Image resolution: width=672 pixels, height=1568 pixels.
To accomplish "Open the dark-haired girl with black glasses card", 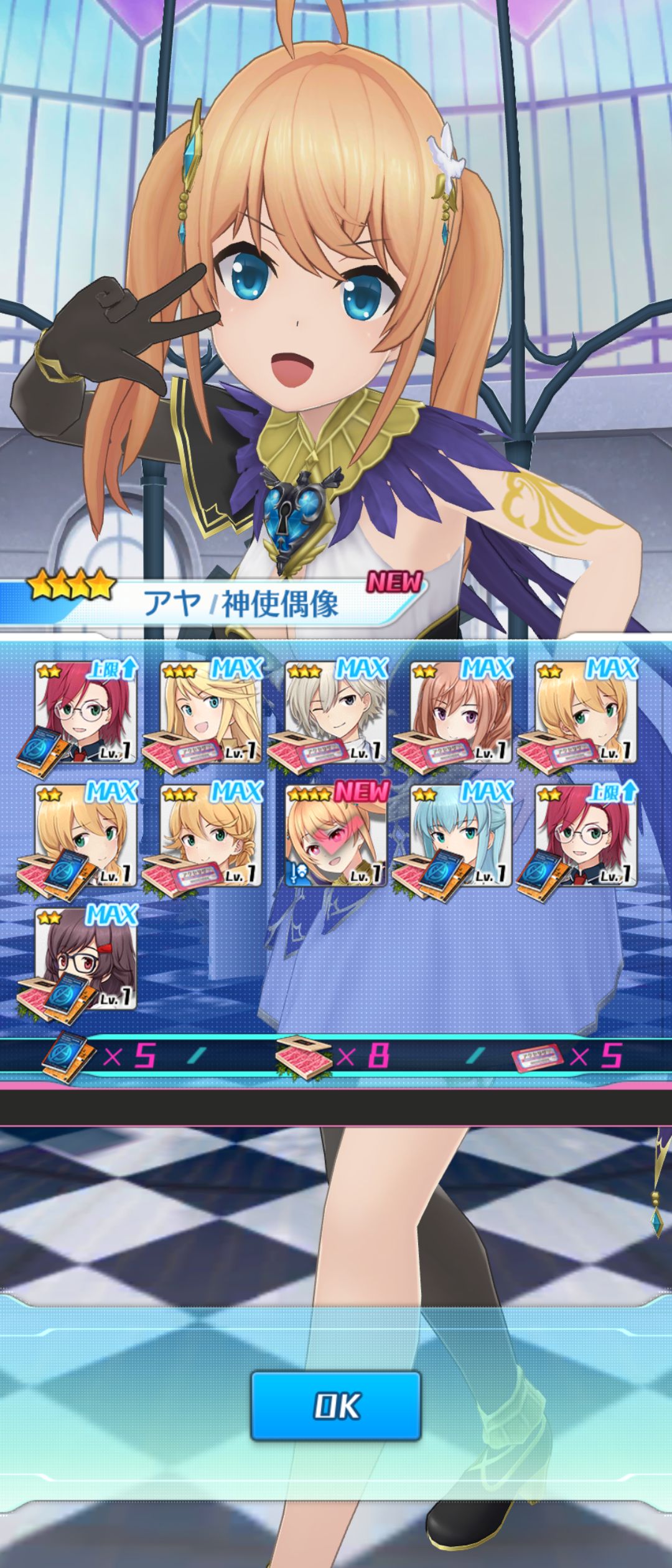I will click(x=86, y=958).
